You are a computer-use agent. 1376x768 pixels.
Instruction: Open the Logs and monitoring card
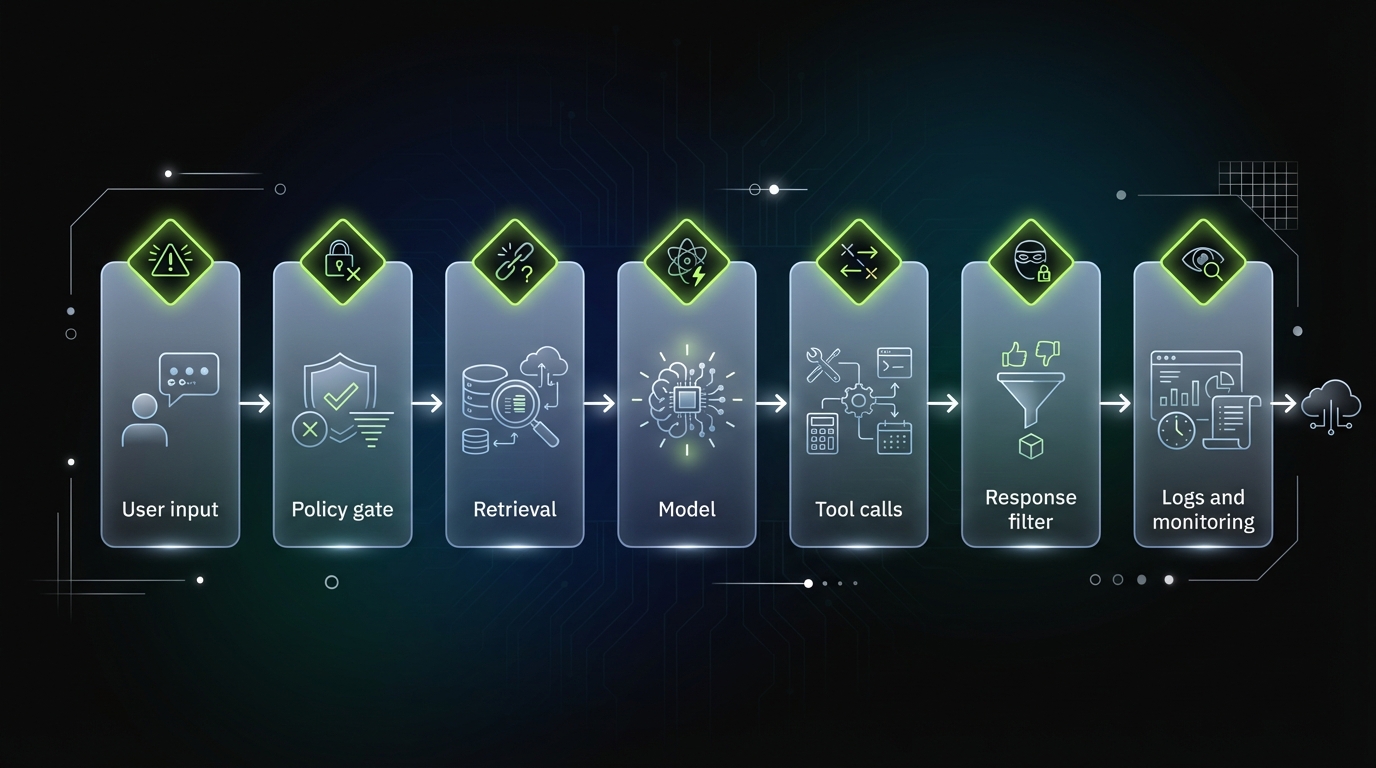point(1203,420)
